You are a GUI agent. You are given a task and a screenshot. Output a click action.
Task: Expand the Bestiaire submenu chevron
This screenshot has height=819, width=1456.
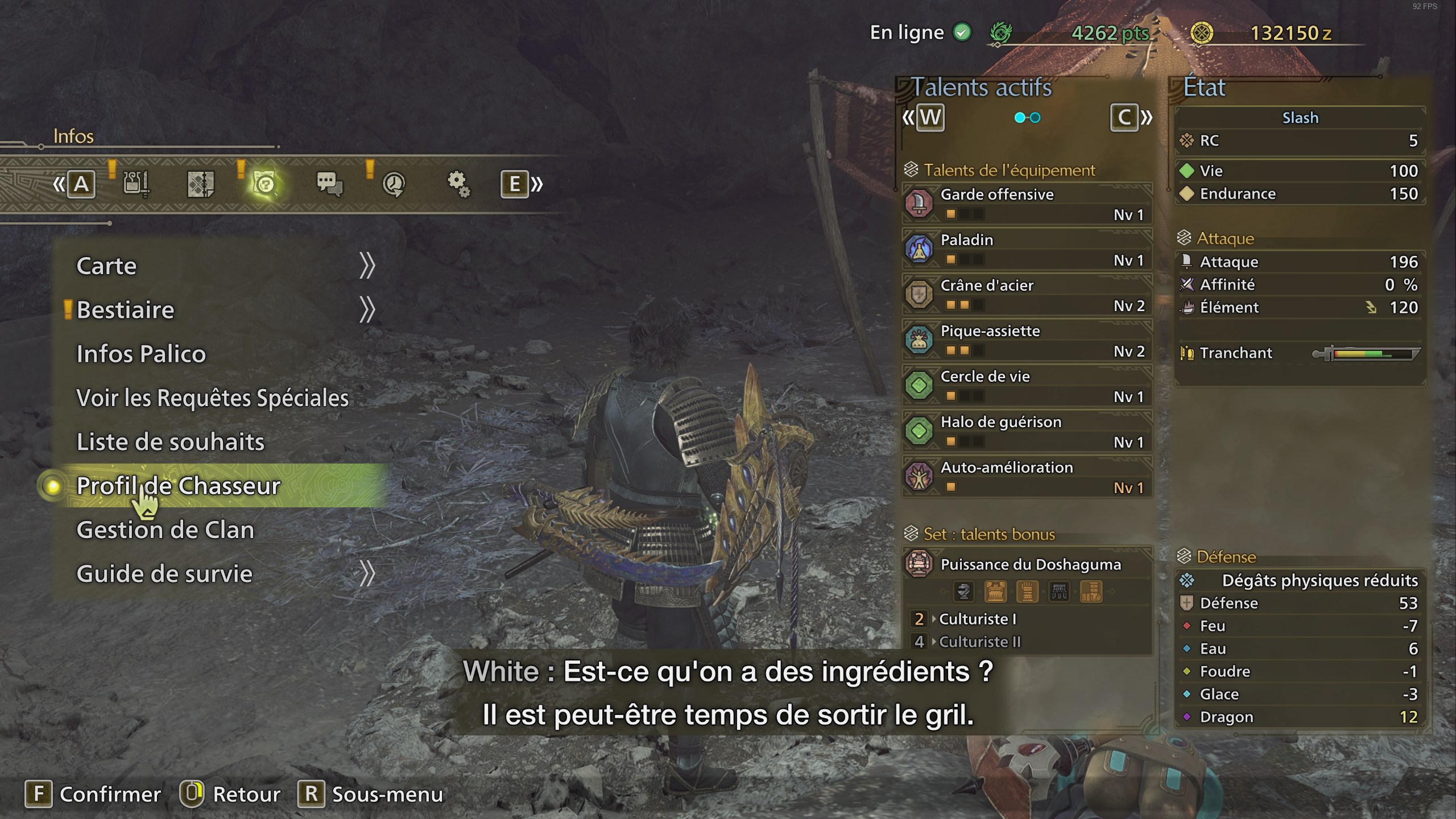click(x=369, y=308)
